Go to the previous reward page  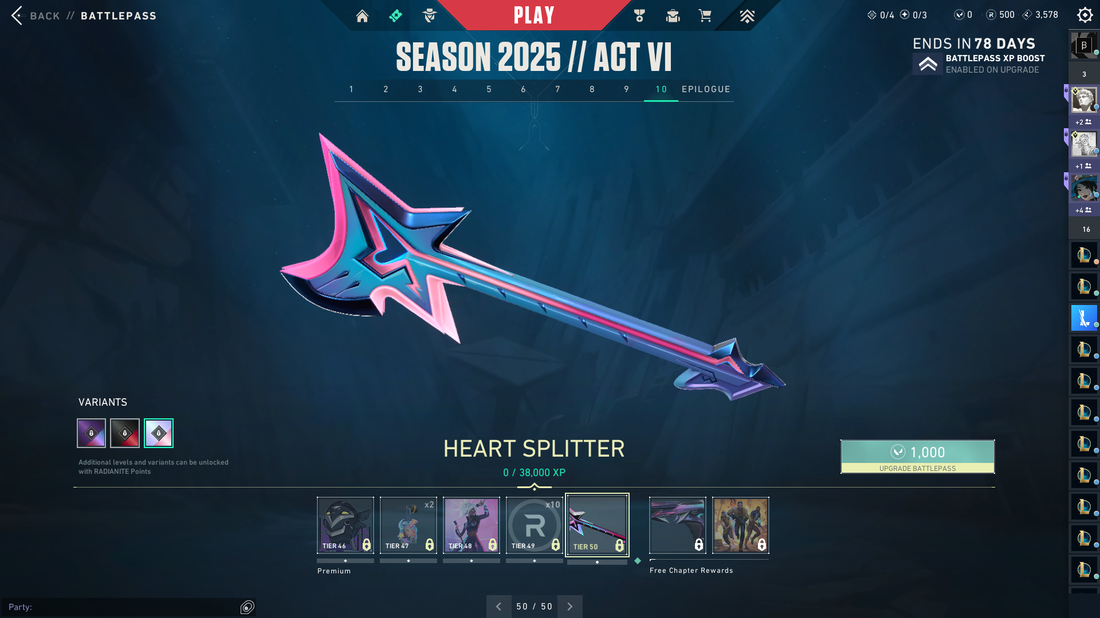point(499,606)
